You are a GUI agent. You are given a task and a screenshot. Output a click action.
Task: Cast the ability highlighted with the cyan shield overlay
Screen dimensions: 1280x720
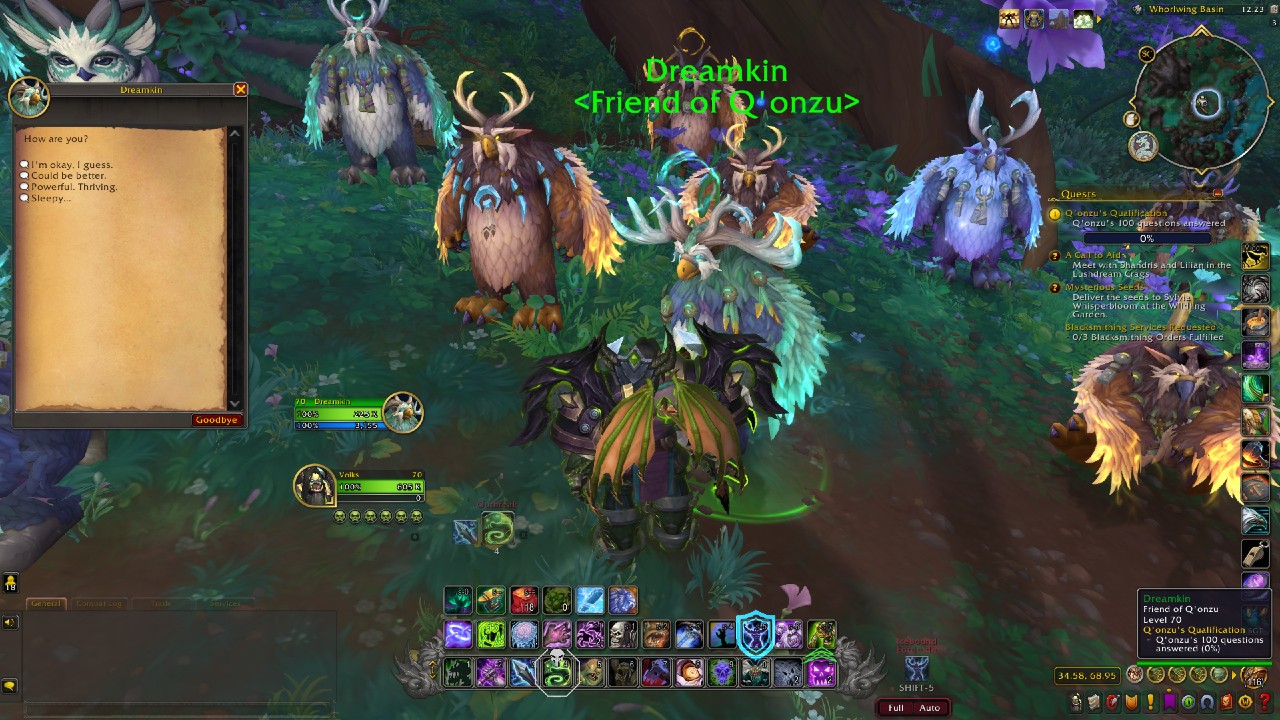pyautogui.click(x=757, y=633)
